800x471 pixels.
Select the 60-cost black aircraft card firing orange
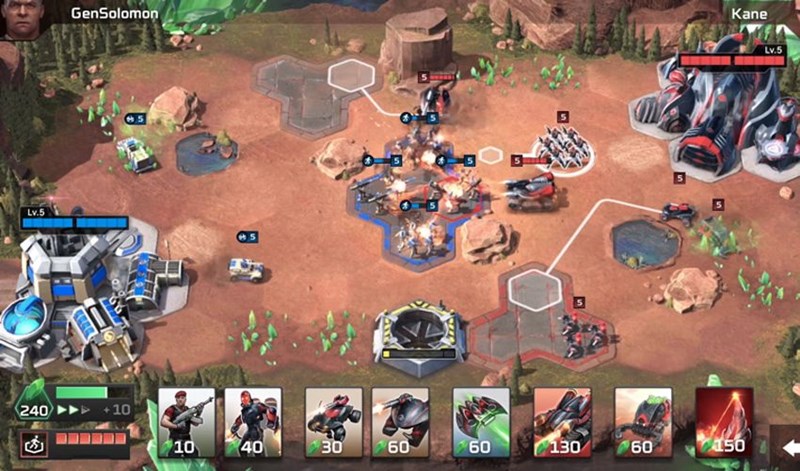click(400, 422)
